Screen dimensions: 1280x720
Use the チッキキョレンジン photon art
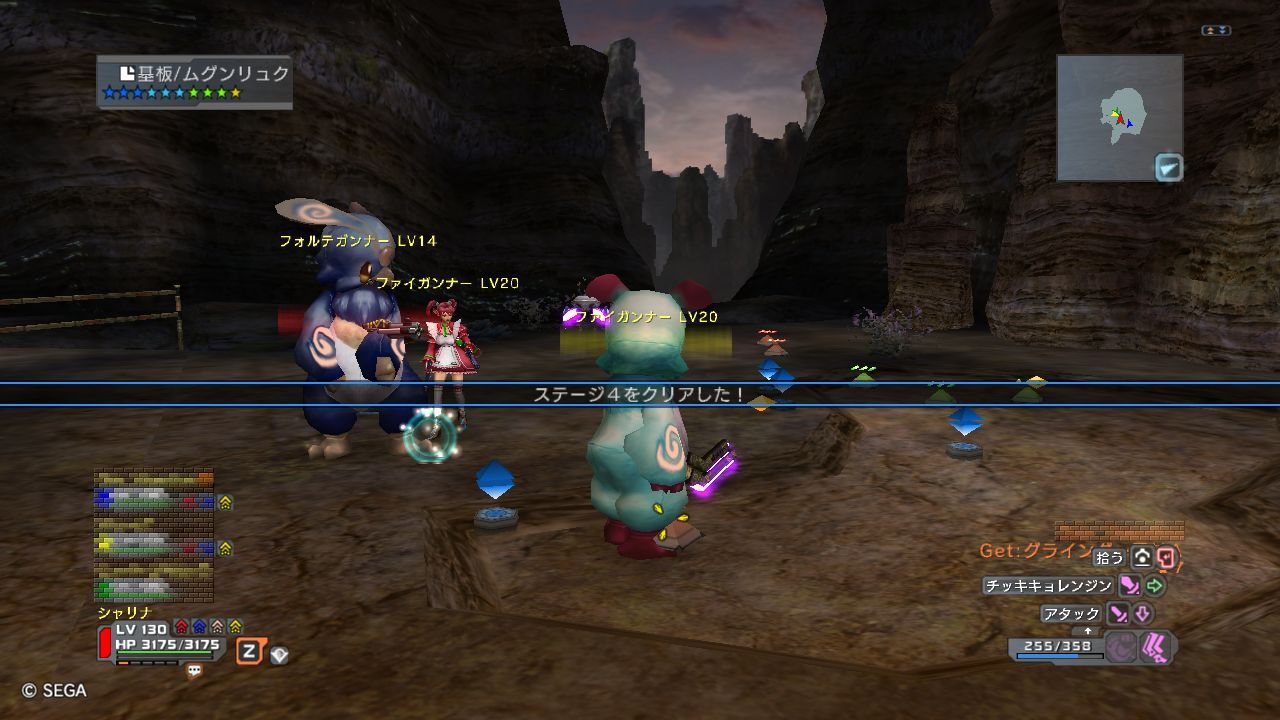click(x=1048, y=586)
